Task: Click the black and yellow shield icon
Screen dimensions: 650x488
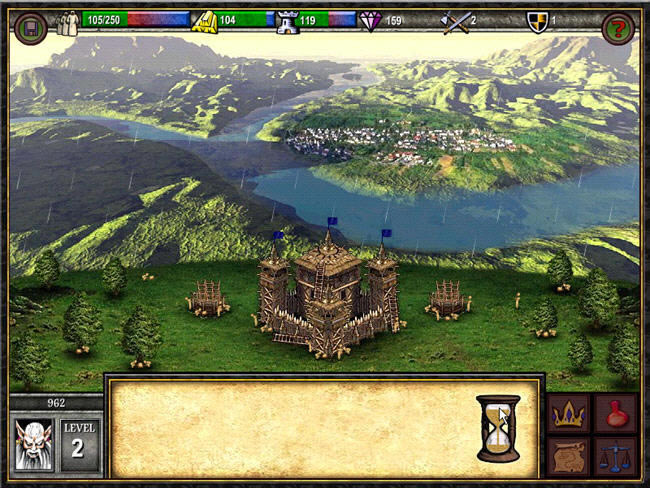Action: pyautogui.click(x=538, y=20)
